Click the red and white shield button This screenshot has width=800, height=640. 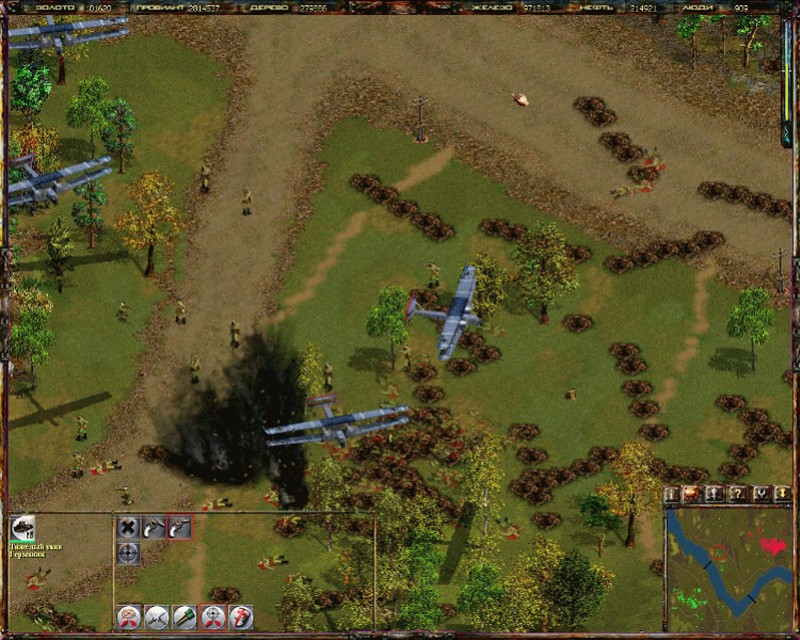click(240, 617)
